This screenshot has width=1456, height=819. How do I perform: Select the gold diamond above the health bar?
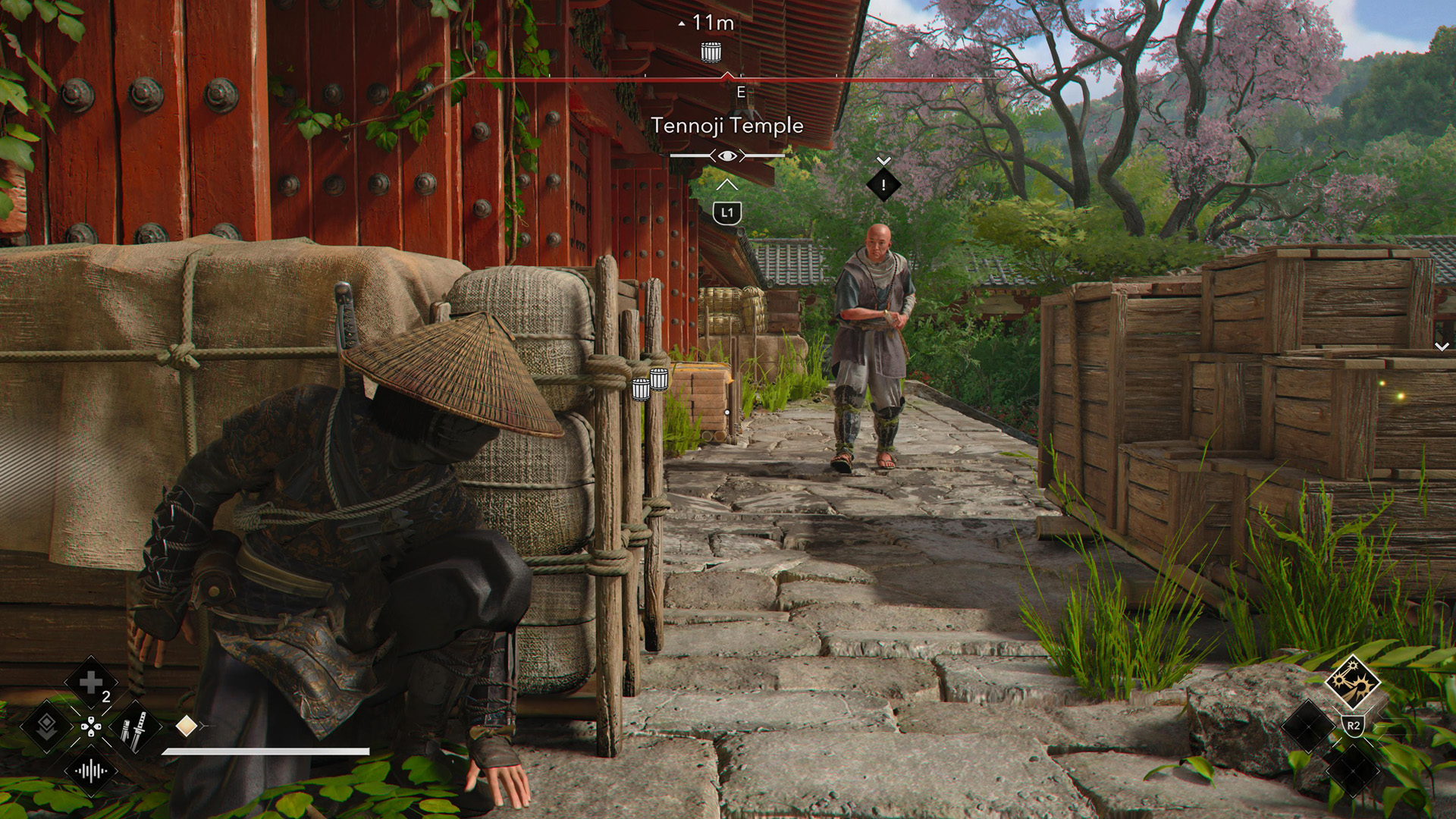(186, 726)
